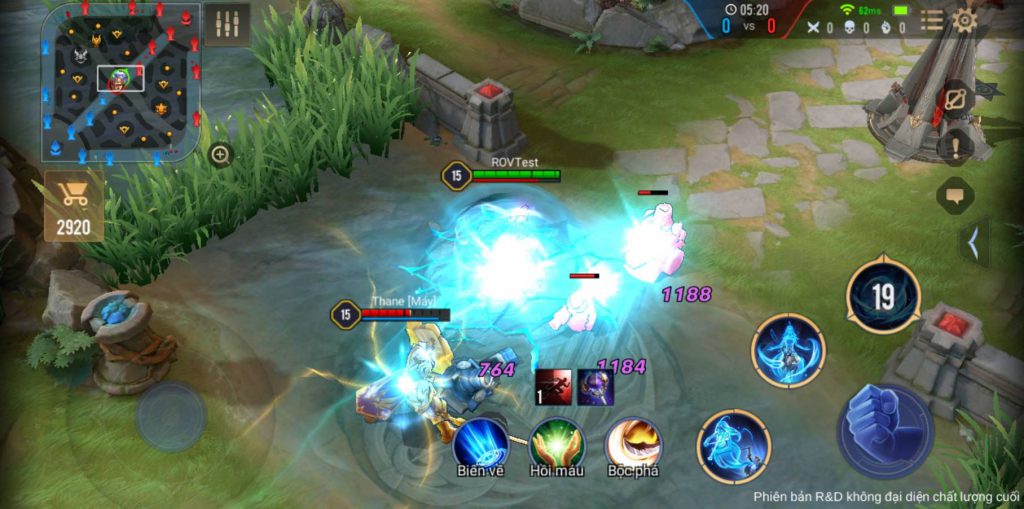
Task: Trigger the Bộc phá talent
Action: [x=633, y=441]
